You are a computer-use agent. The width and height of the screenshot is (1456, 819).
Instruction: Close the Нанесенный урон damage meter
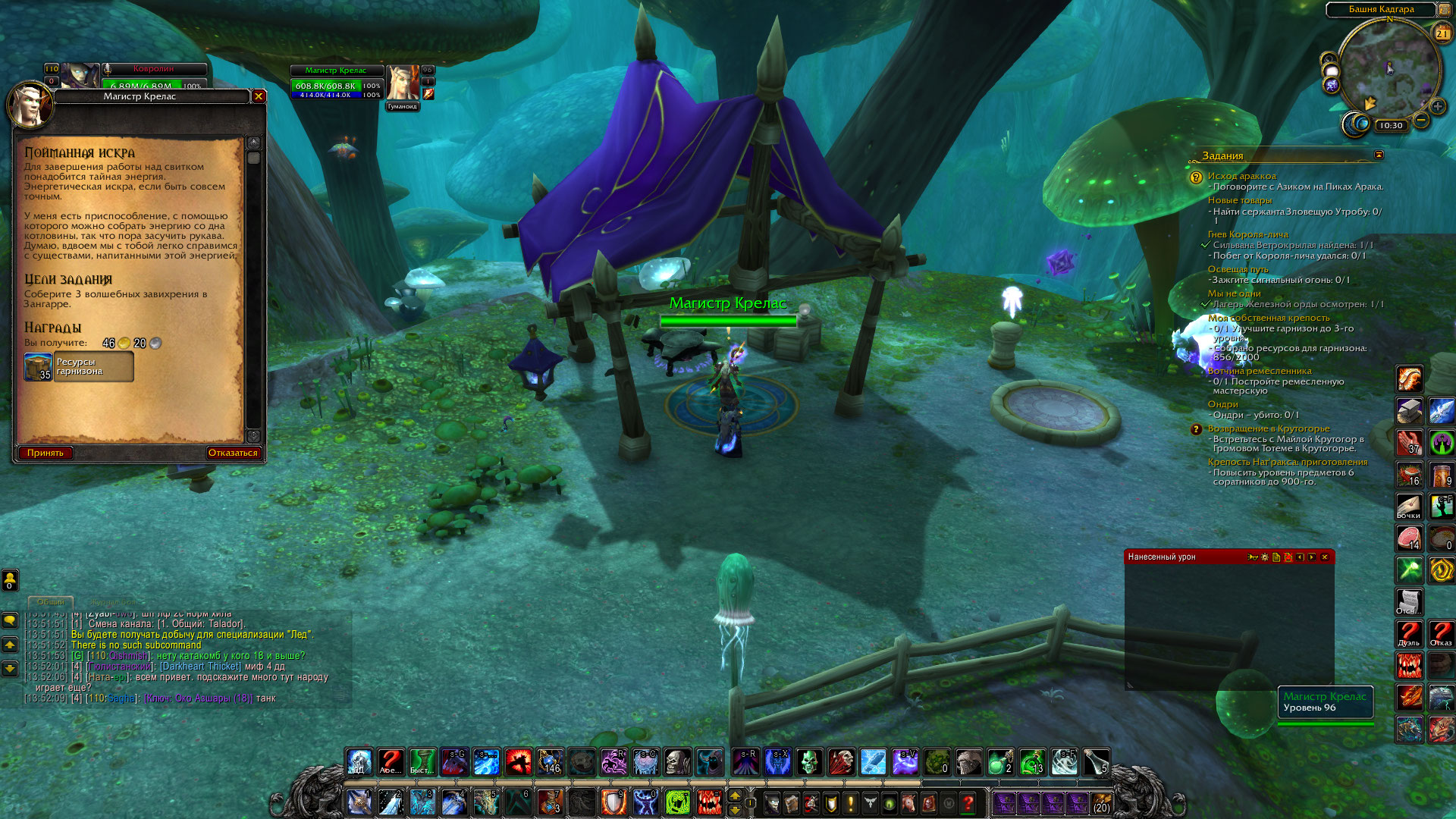(1325, 557)
